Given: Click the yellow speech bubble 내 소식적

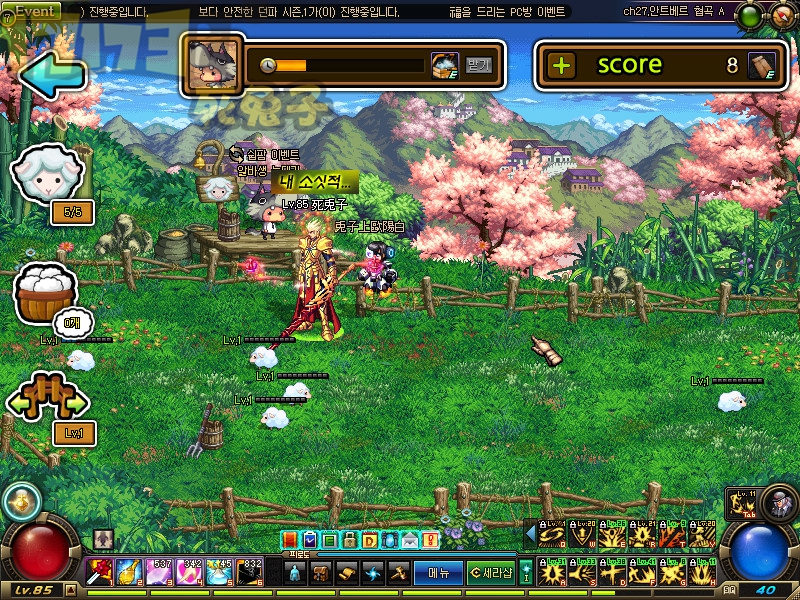Looking at the screenshot, I should pyautogui.click(x=315, y=183).
